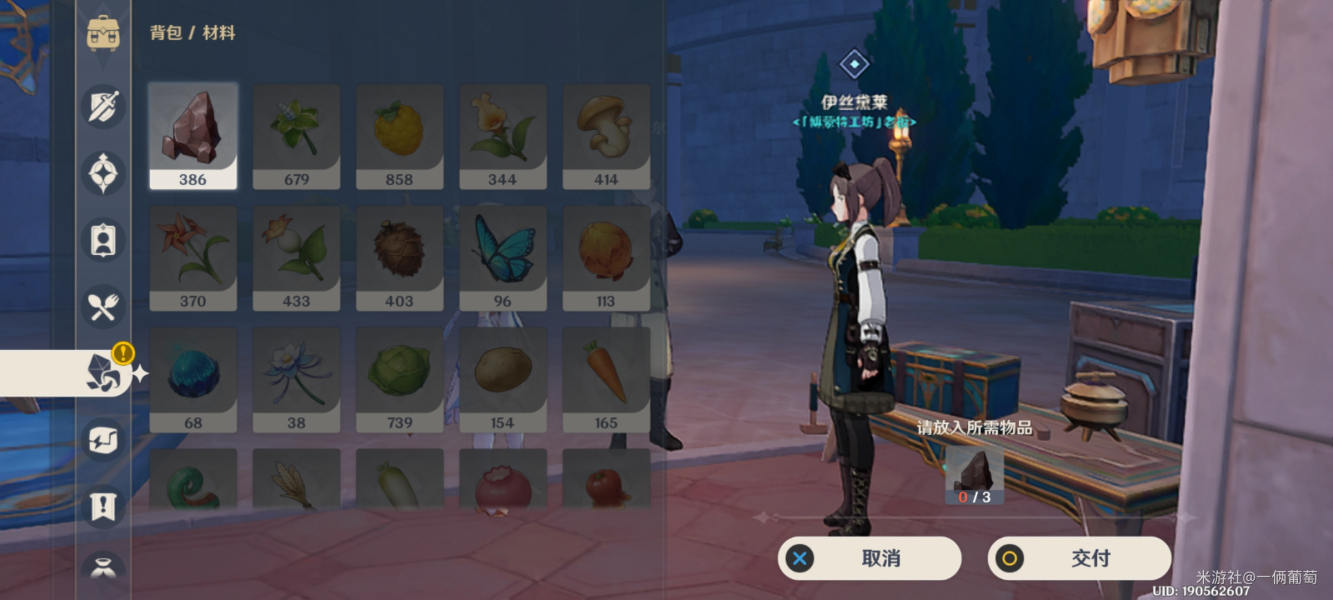Select the brown ore chunk with 386
This screenshot has height=600, width=1333.
(193, 135)
